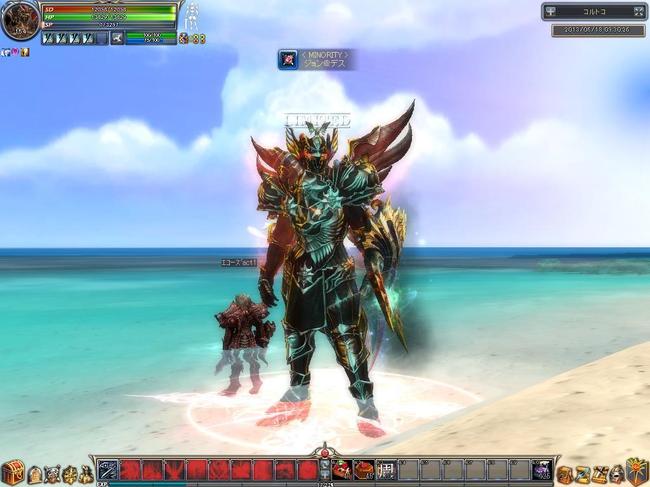Click the white body equipment status figure
650x487 pixels.
(193, 18)
